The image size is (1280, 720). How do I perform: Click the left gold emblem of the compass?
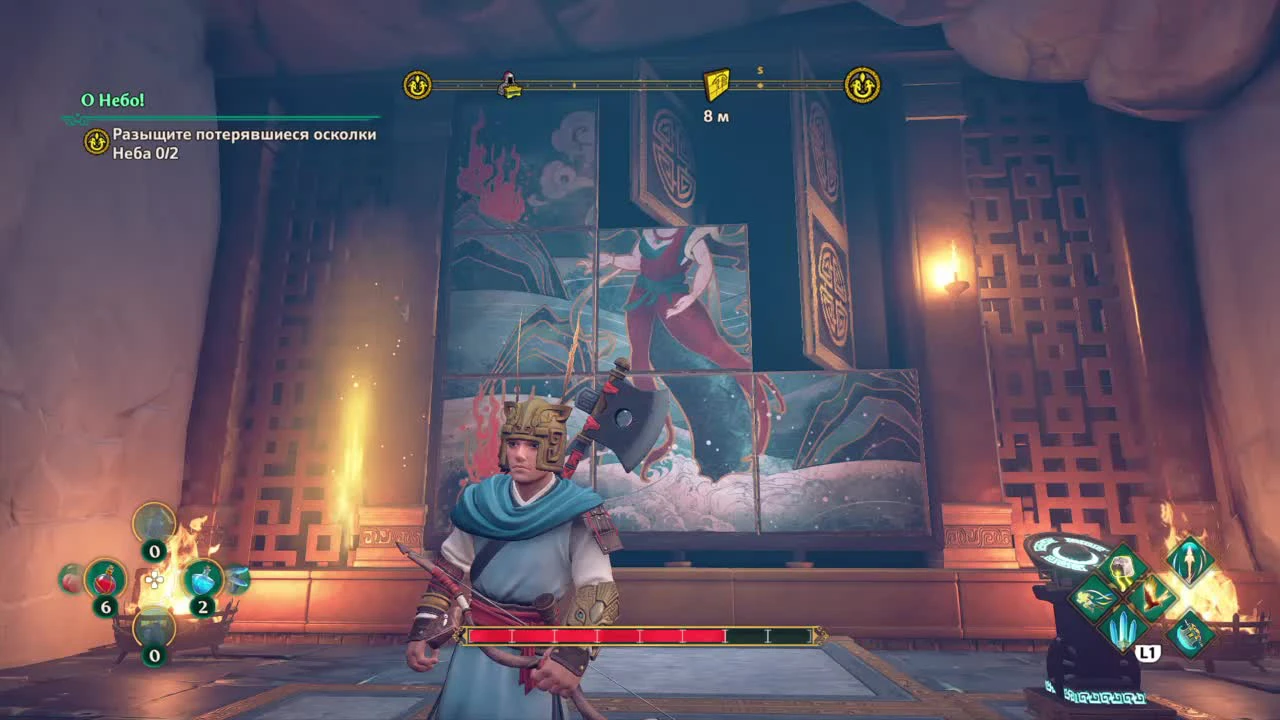coord(415,85)
